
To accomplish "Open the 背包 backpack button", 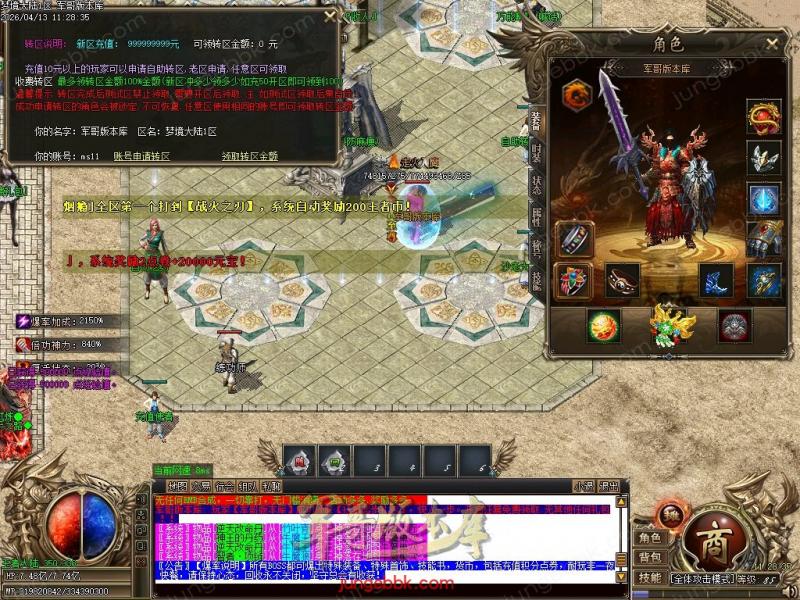I will tap(651, 557).
